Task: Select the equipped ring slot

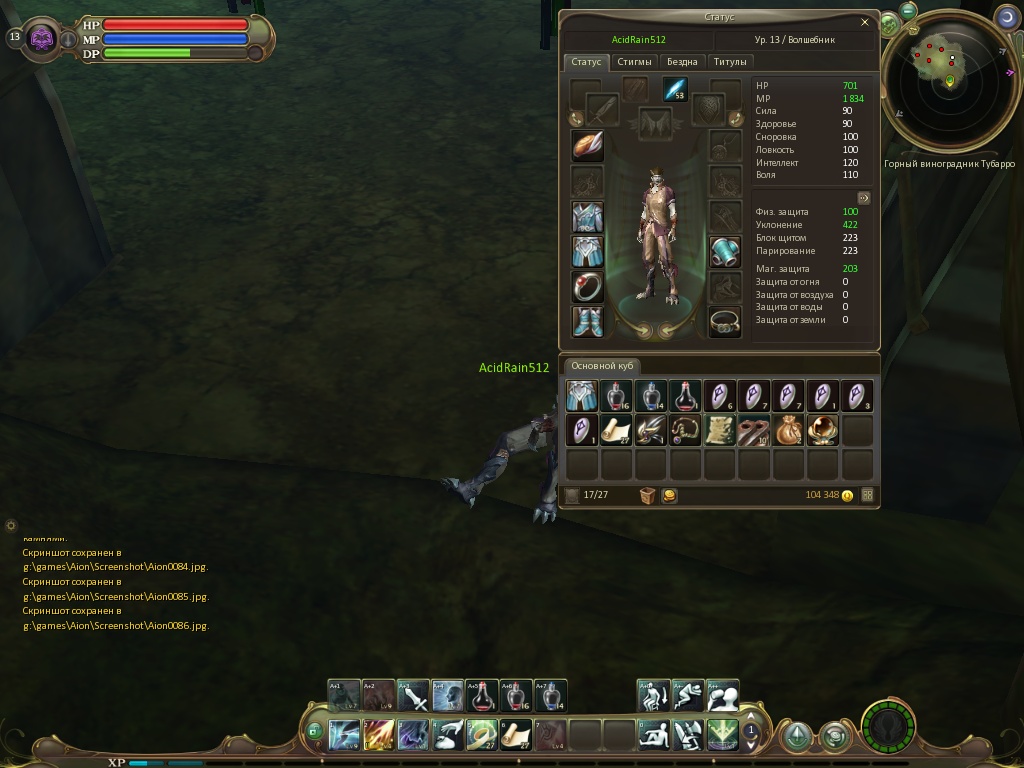Action: click(x=587, y=287)
